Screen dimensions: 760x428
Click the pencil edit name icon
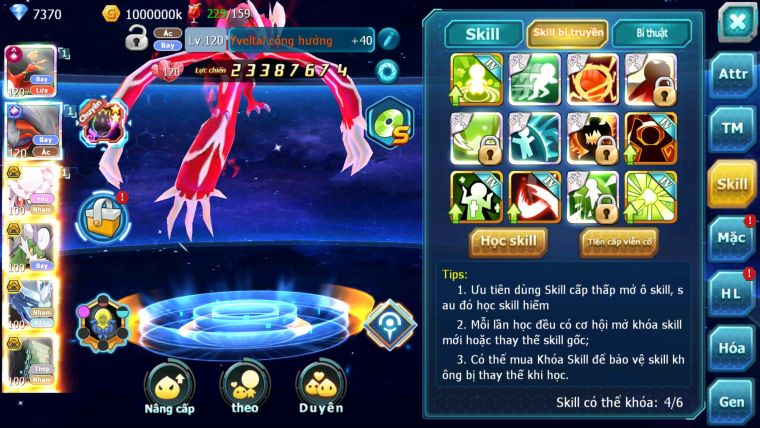point(387,40)
